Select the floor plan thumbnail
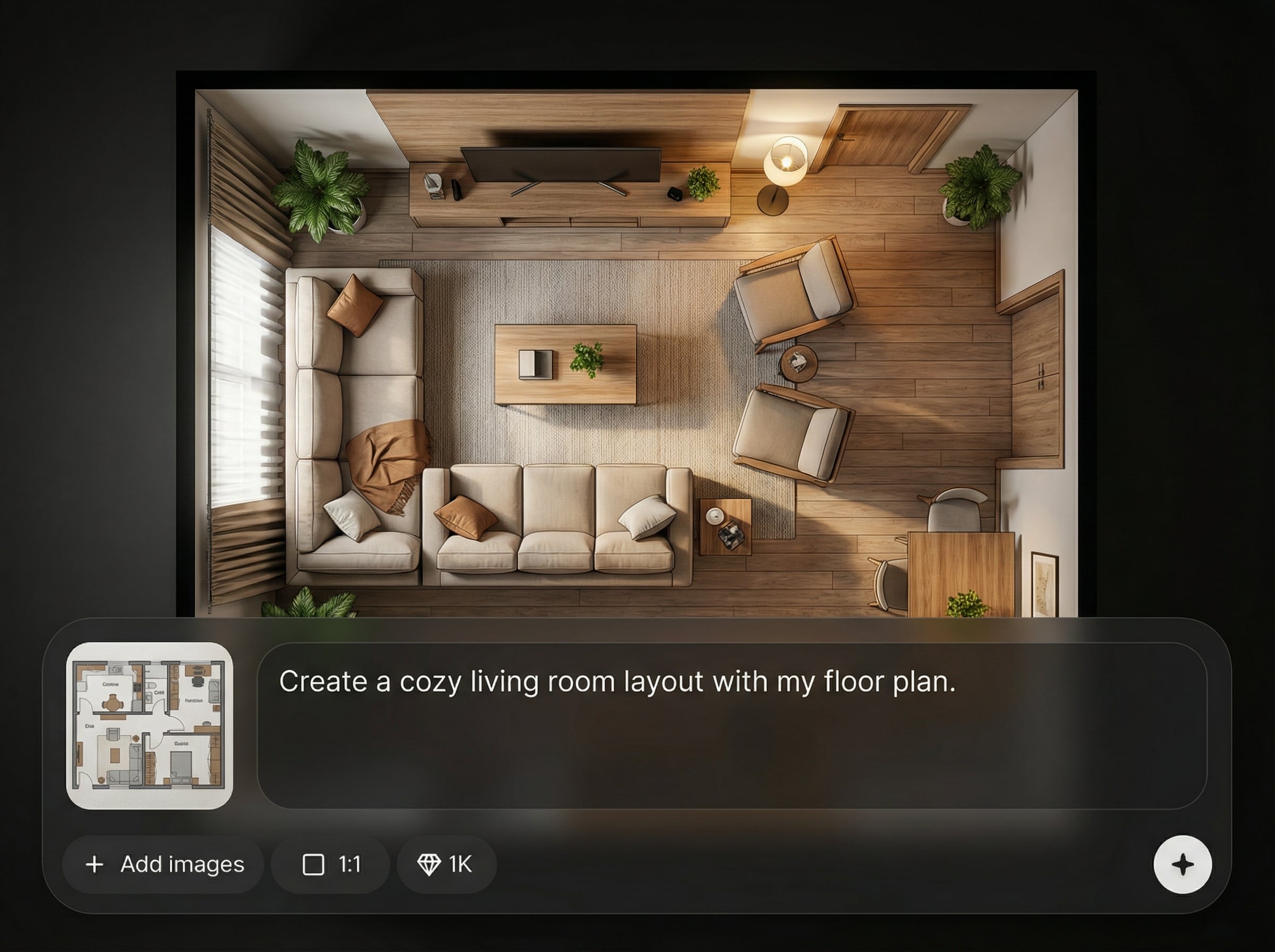The image size is (1275, 952). tap(150, 726)
